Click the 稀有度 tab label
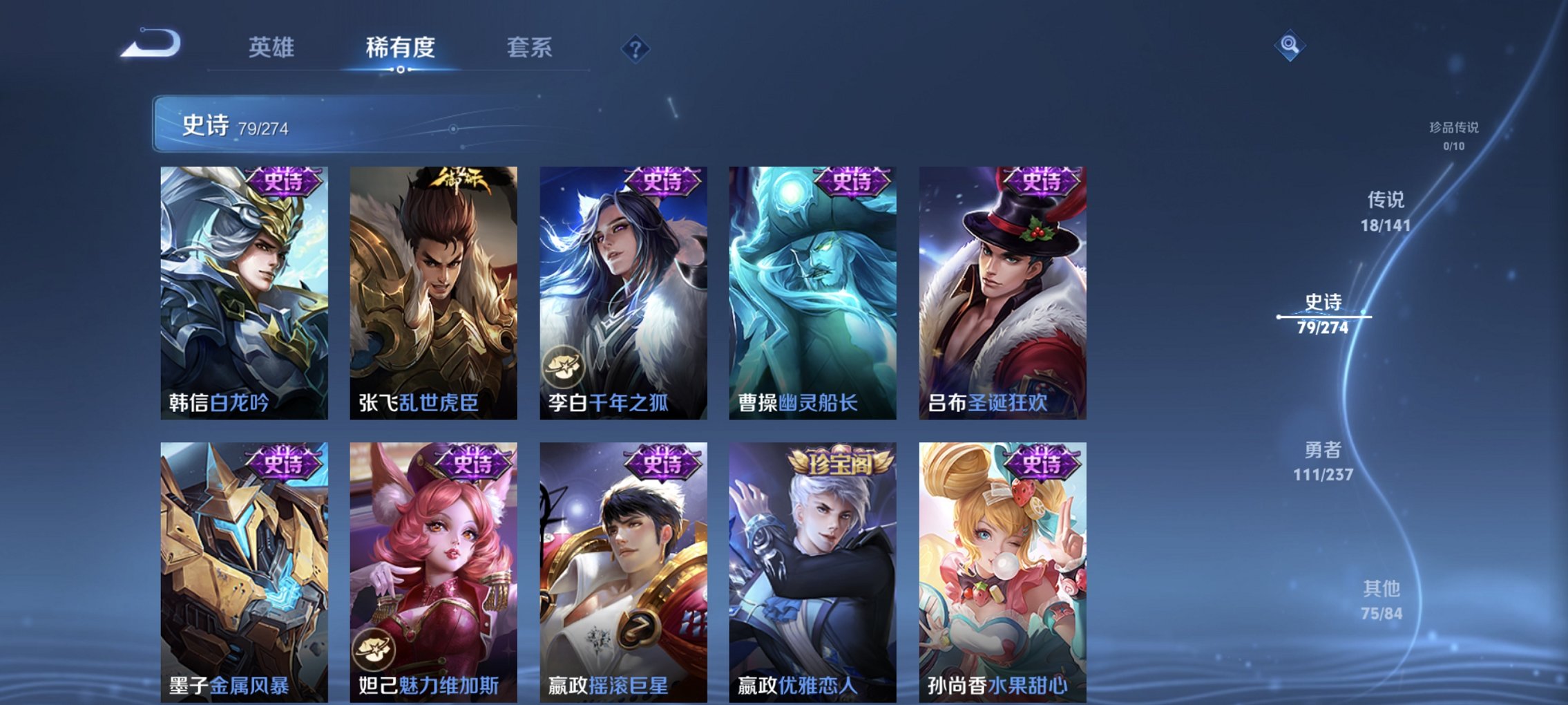This screenshot has width=1568, height=705. click(x=401, y=47)
